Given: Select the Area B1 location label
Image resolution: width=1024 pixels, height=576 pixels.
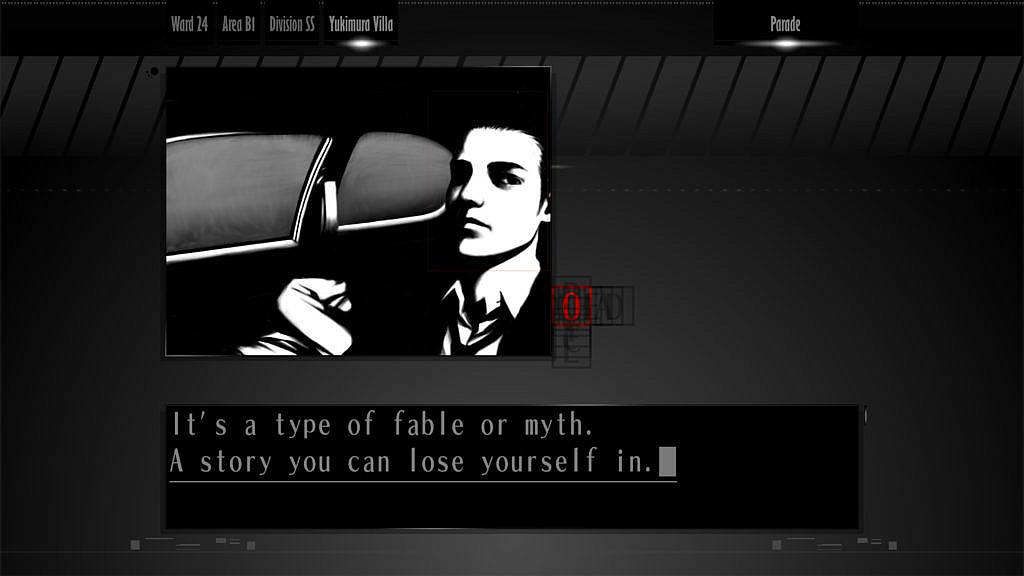Looking at the screenshot, I should [239, 25].
